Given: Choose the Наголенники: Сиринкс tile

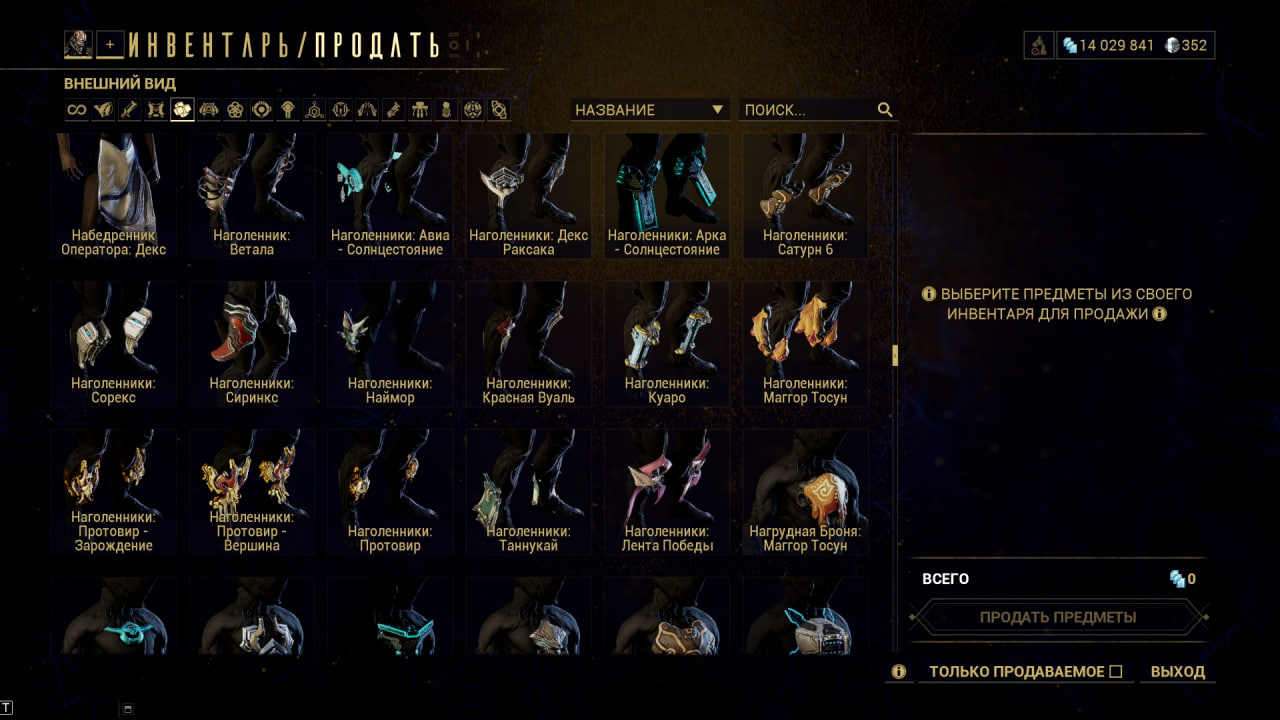Looking at the screenshot, I should (x=251, y=343).
